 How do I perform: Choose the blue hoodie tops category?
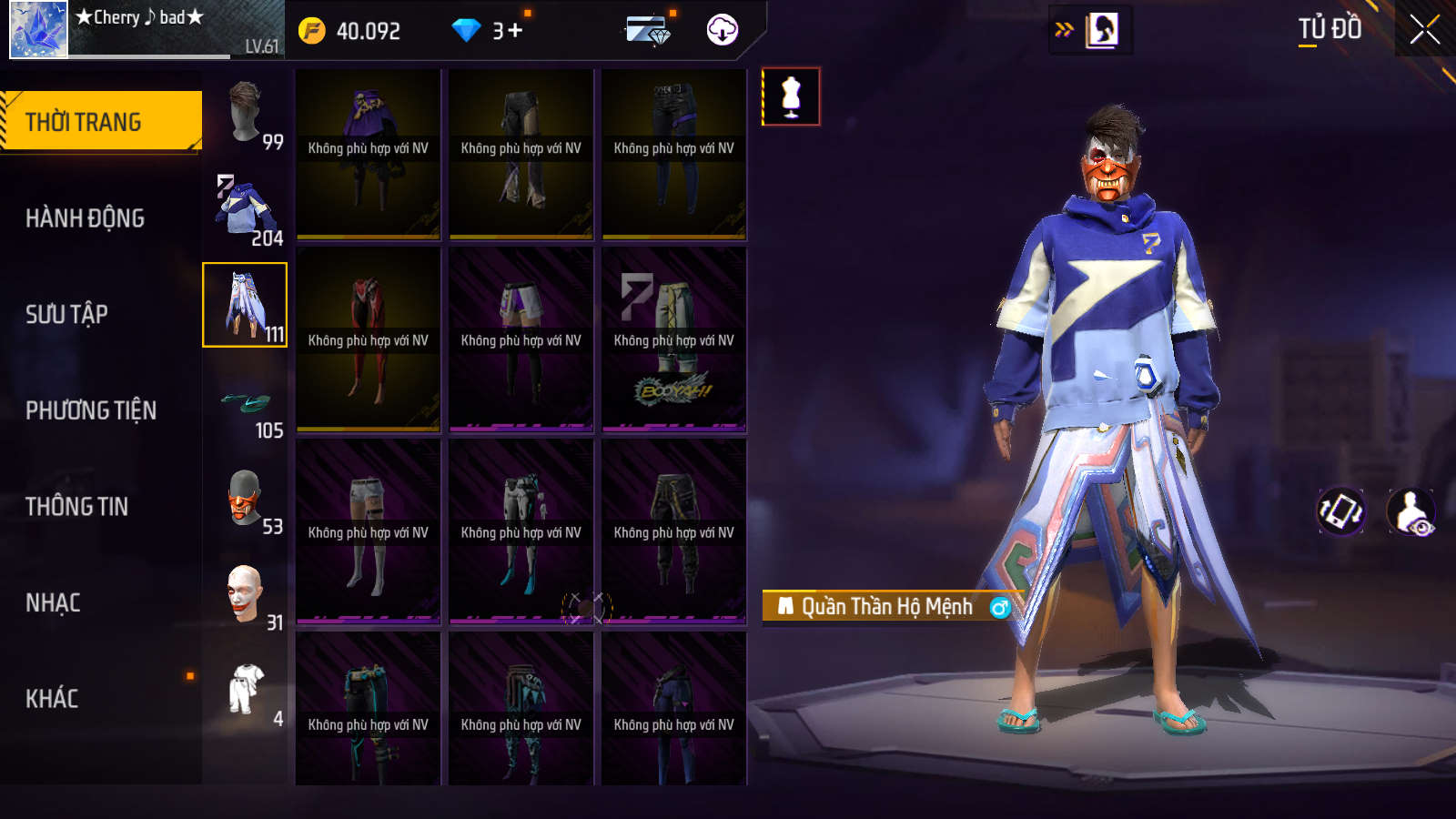pos(246,209)
